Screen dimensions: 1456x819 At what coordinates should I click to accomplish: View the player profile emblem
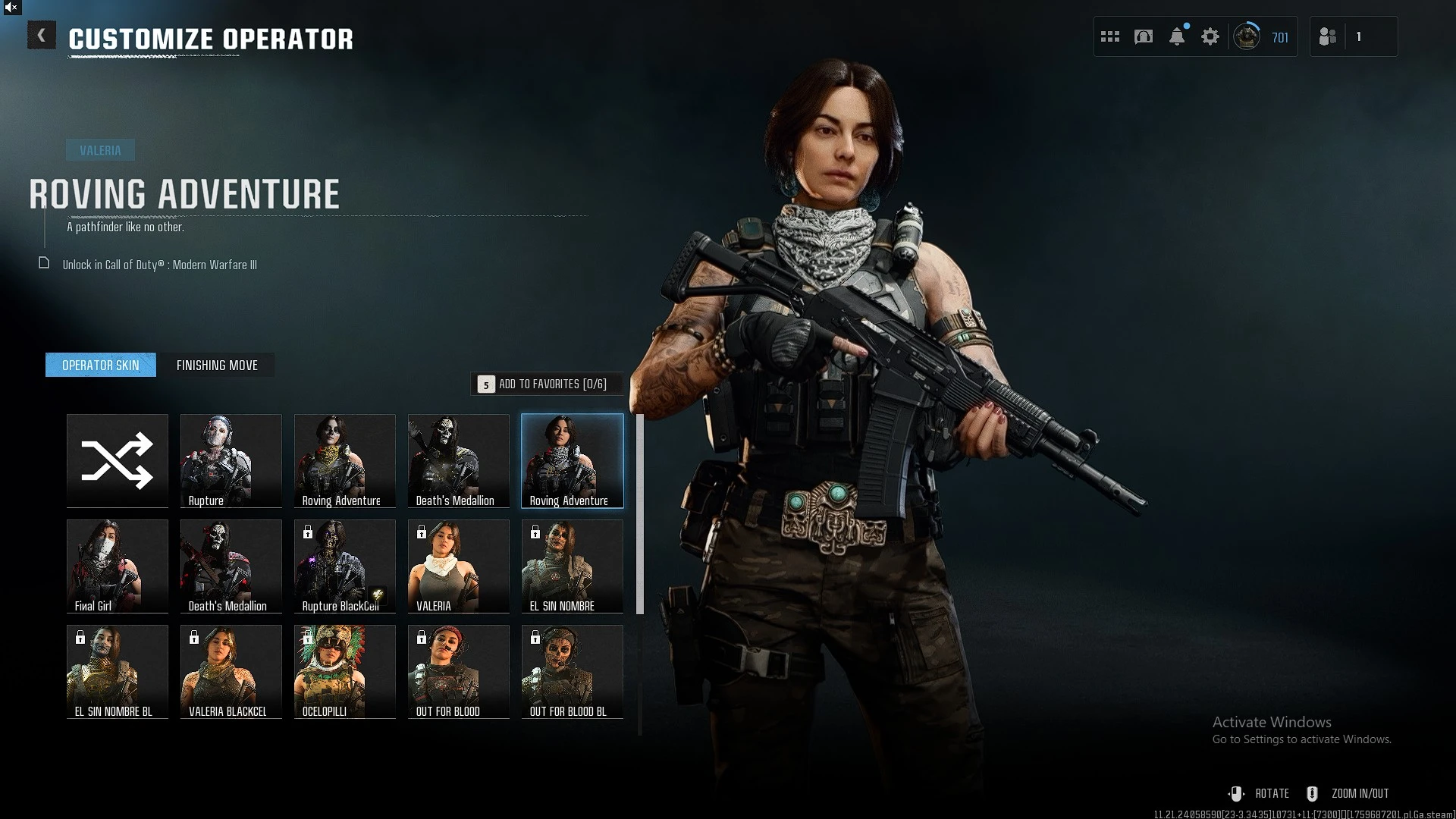tap(1247, 36)
